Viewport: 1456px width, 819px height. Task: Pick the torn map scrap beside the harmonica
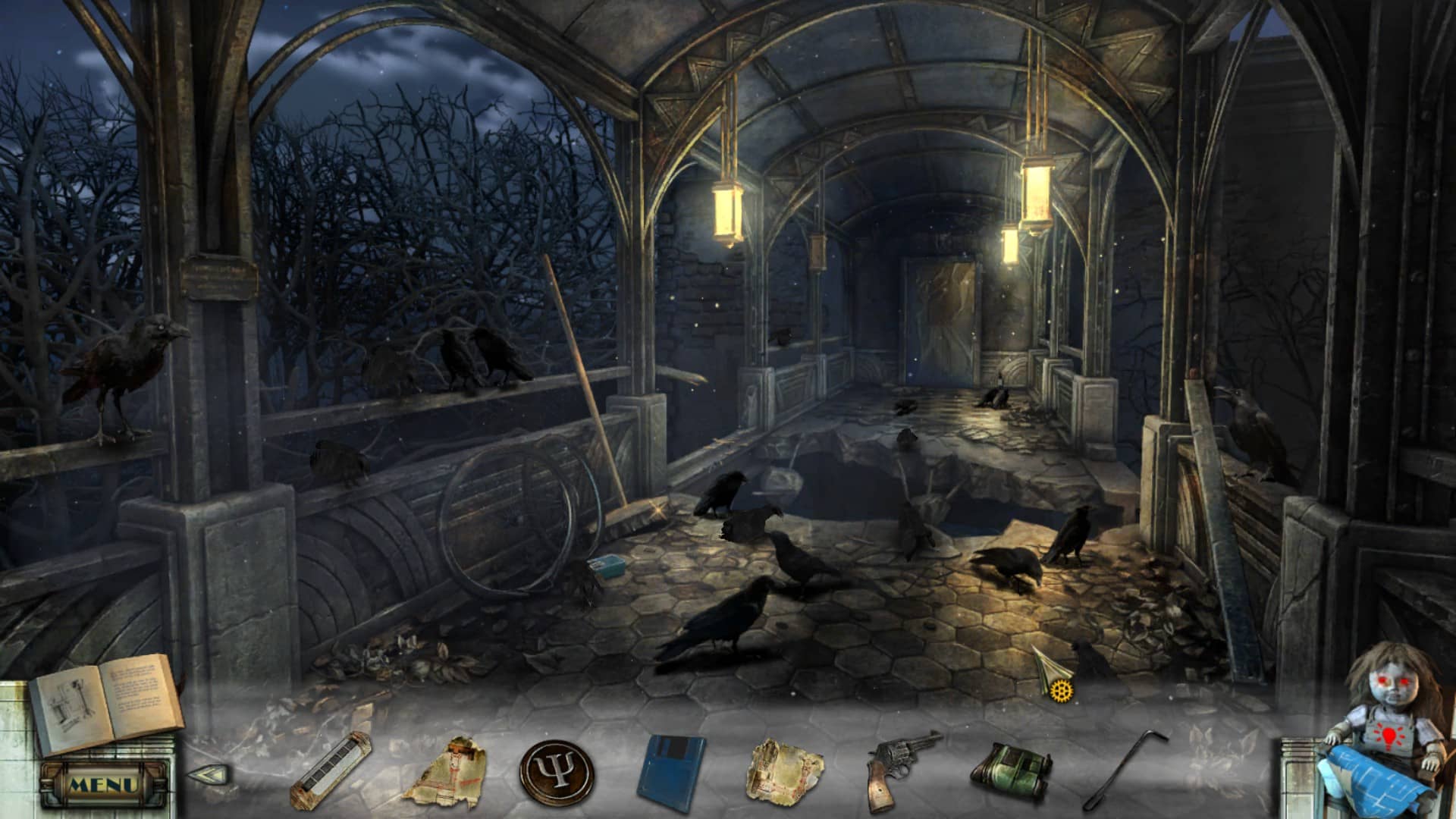(444, 771)
